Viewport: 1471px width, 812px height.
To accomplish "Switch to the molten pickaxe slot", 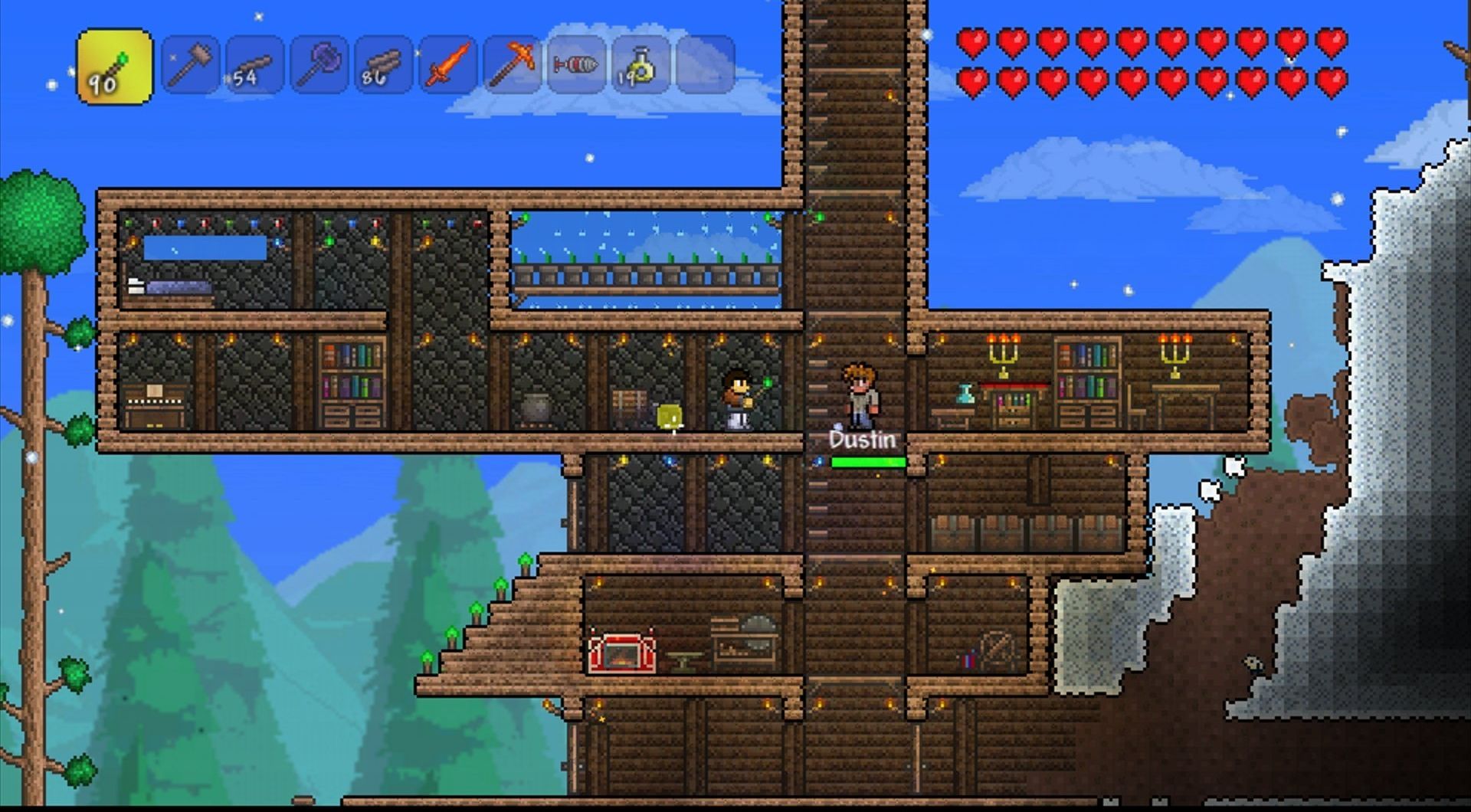I will (x=512, y=65).
